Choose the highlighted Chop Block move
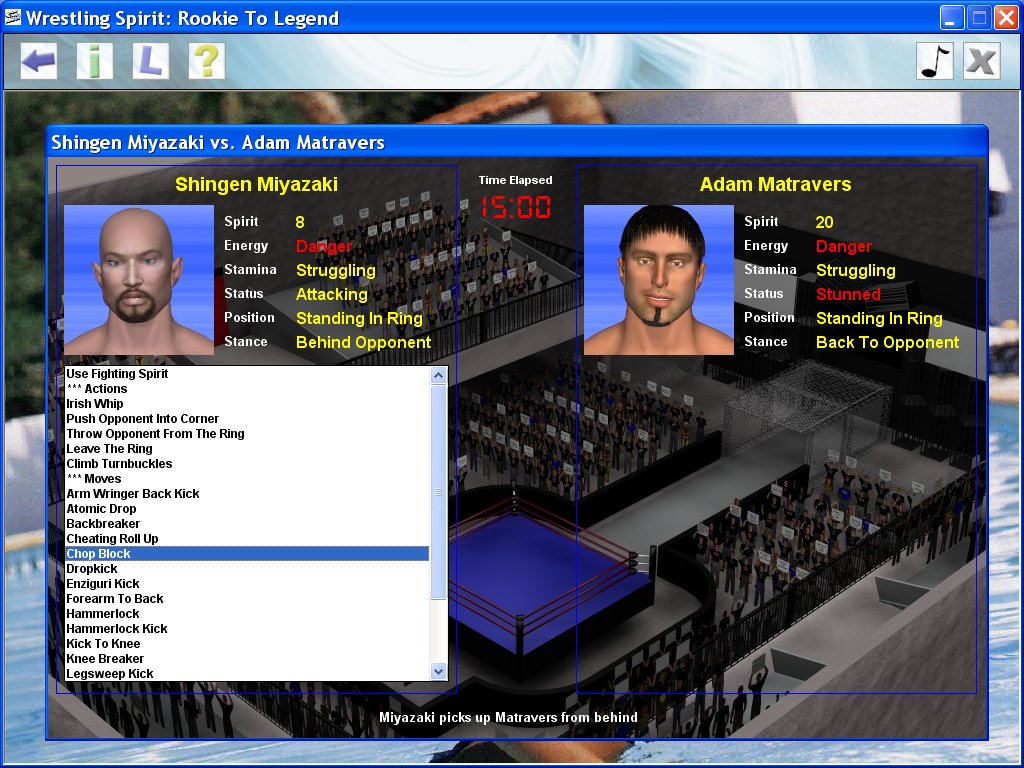 (98, 554)
